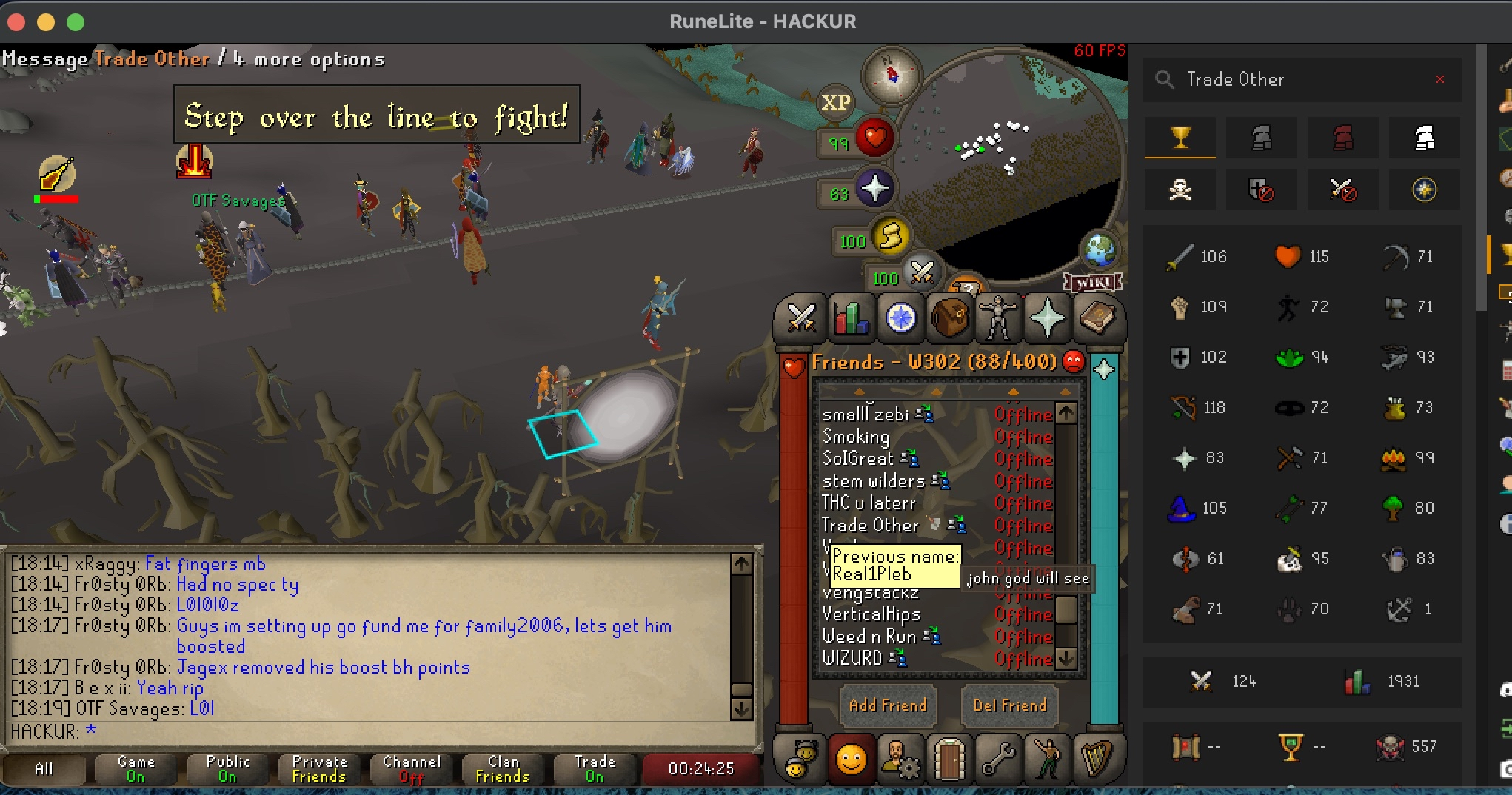Click the Clan Friends chat filter
The height and width of the screenshot is (795, 1512).
click(503, 768)
